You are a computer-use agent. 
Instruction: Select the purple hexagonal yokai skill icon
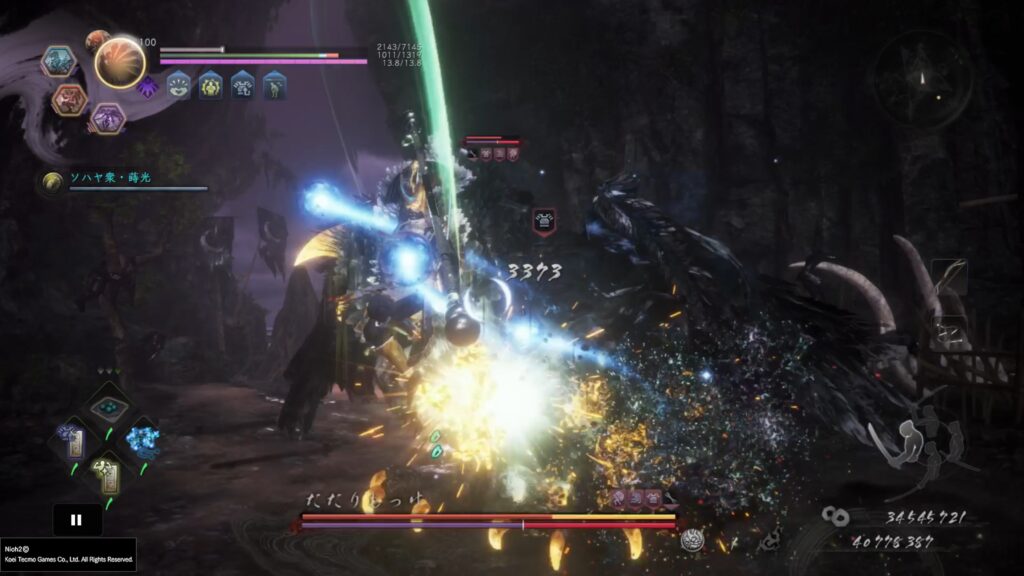107,118
